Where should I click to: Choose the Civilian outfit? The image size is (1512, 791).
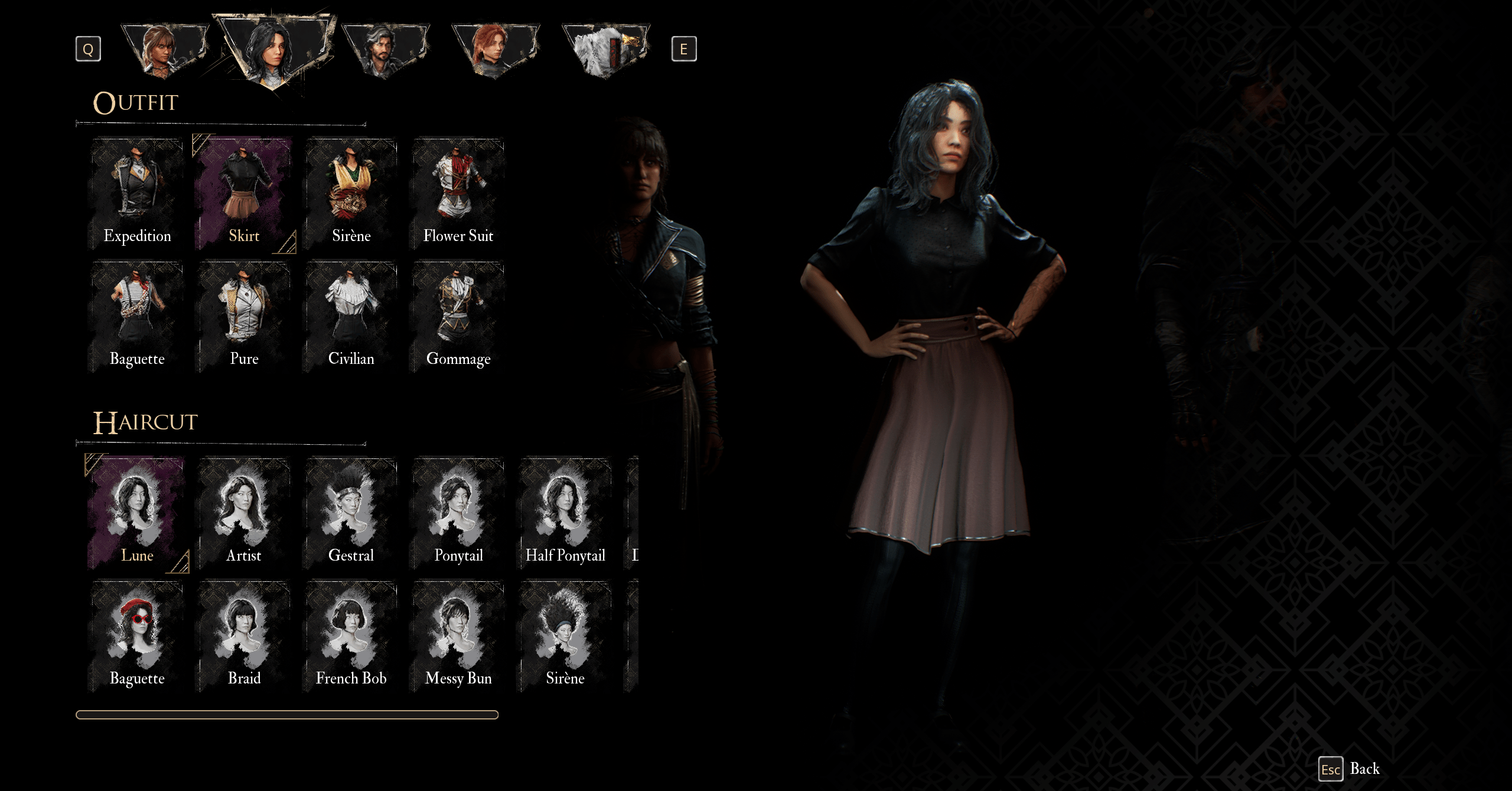coord(351,317)
